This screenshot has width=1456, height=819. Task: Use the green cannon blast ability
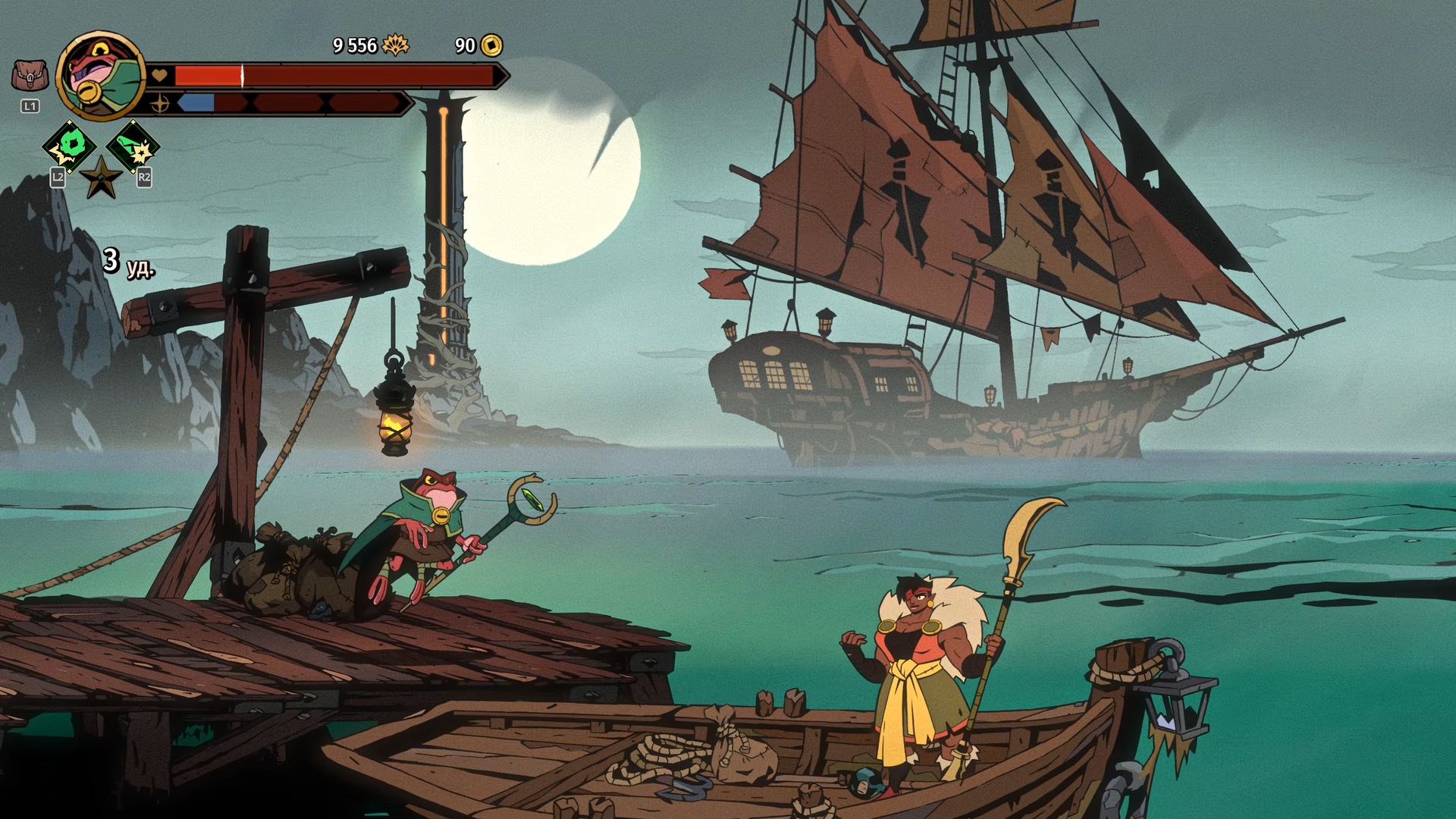tap(133, 146)
